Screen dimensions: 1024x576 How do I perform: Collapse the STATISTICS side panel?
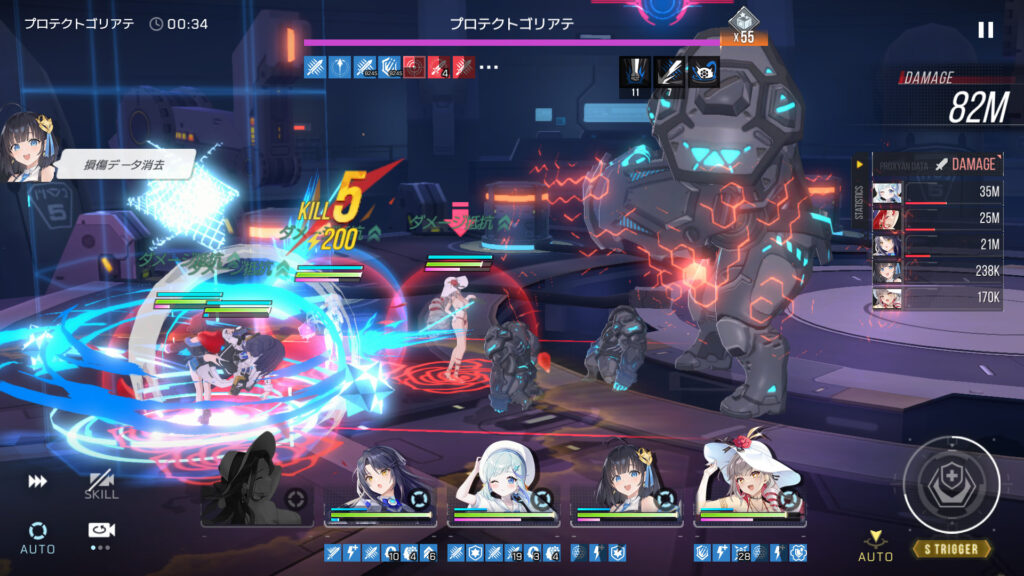coord(860,164)
